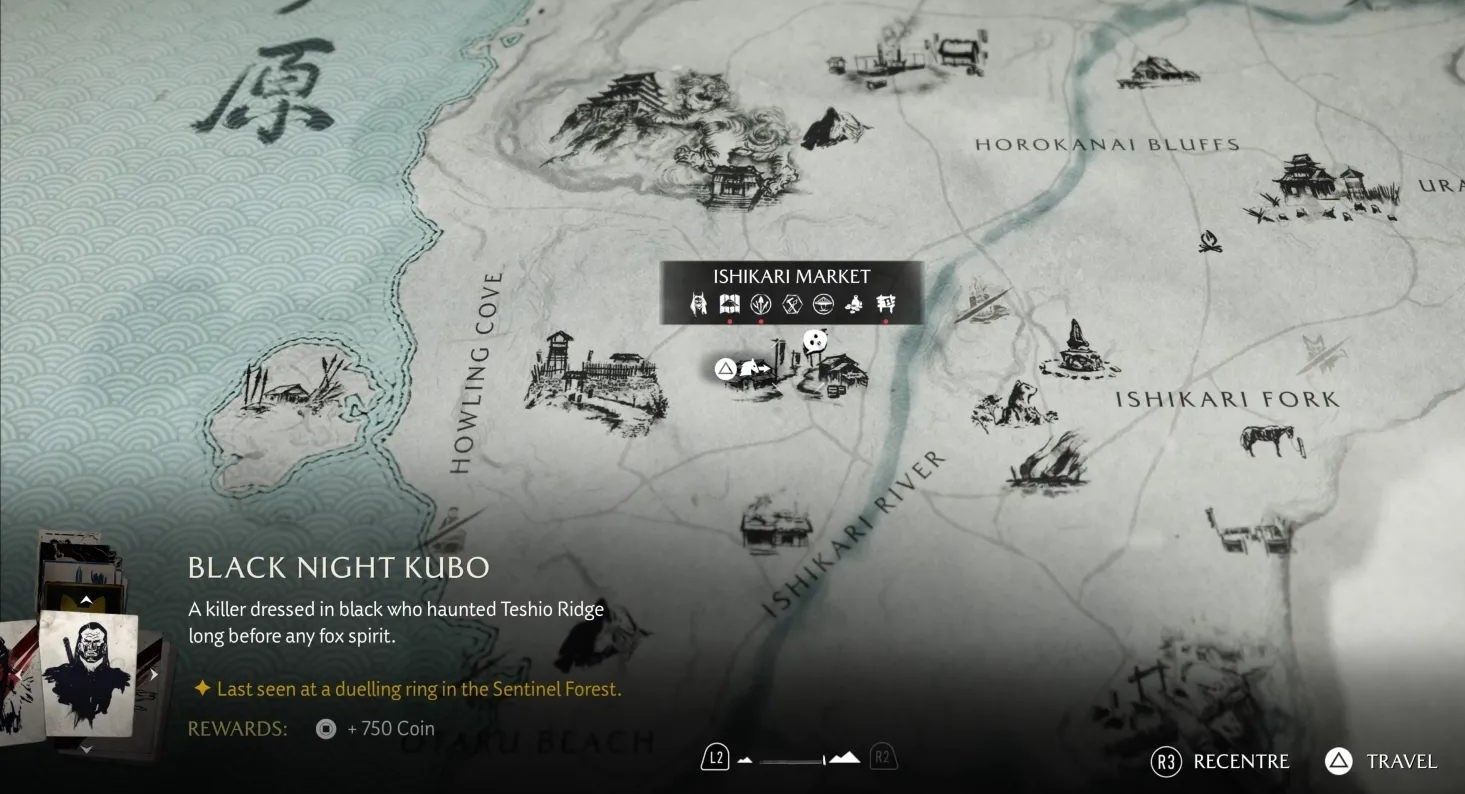Image resolution: width=1465 pixels, height=794 pixels.
Task: Click the bounty board kanji icon
Action: tap(886, 304)
